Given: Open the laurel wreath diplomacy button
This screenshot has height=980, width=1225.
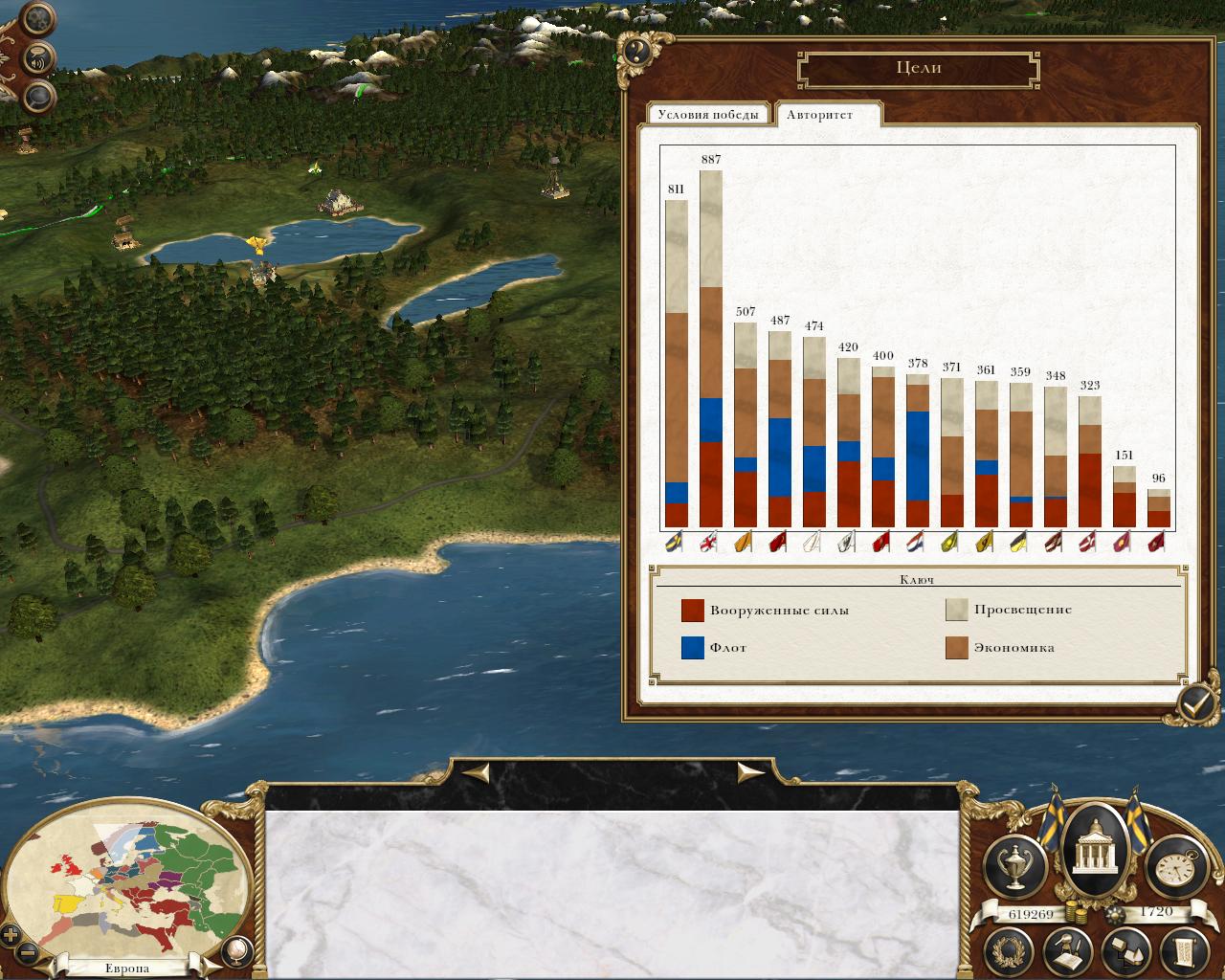Looking at the screenshot, I should click(1012, 950).
